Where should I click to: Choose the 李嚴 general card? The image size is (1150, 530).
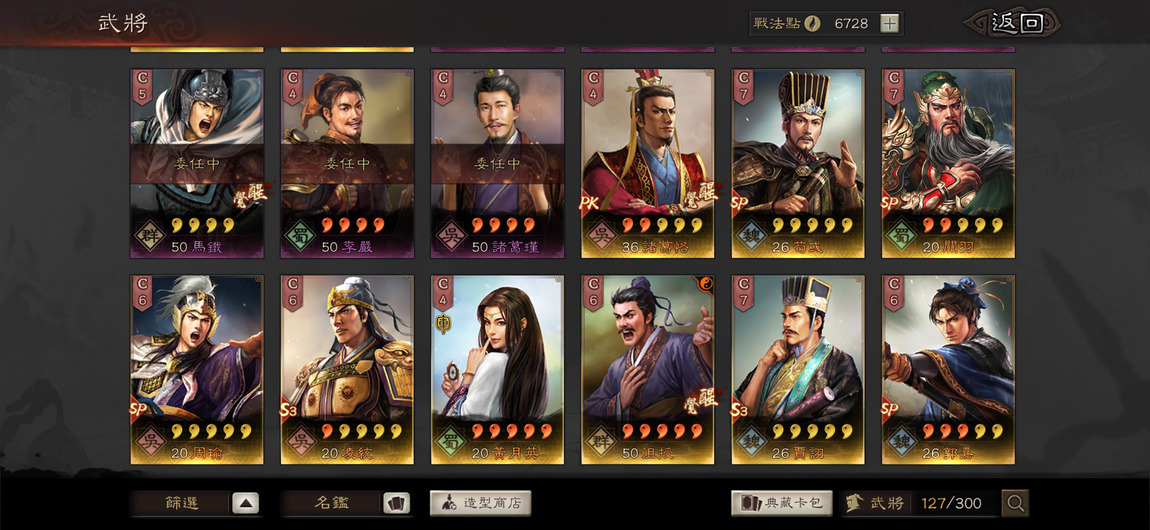click(x=347, y=163)
